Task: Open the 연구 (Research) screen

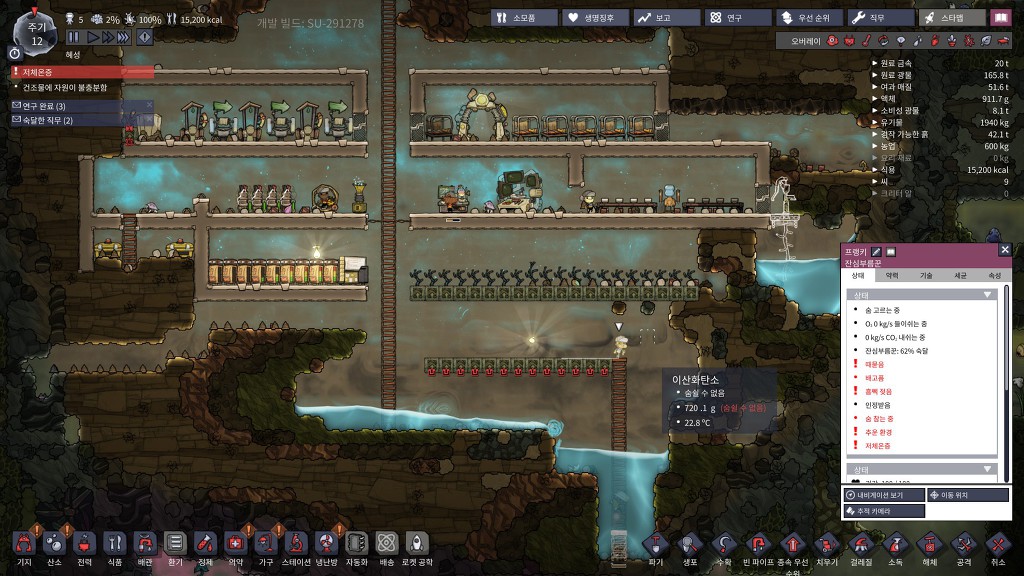Action: coord(736,18)
